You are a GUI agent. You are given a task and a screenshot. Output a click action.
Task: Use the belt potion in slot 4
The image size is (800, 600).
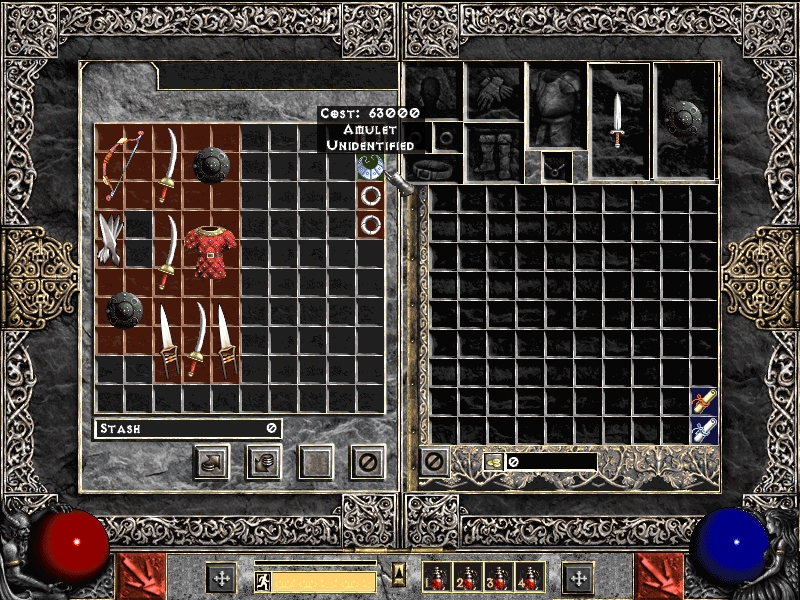(529, 578)
